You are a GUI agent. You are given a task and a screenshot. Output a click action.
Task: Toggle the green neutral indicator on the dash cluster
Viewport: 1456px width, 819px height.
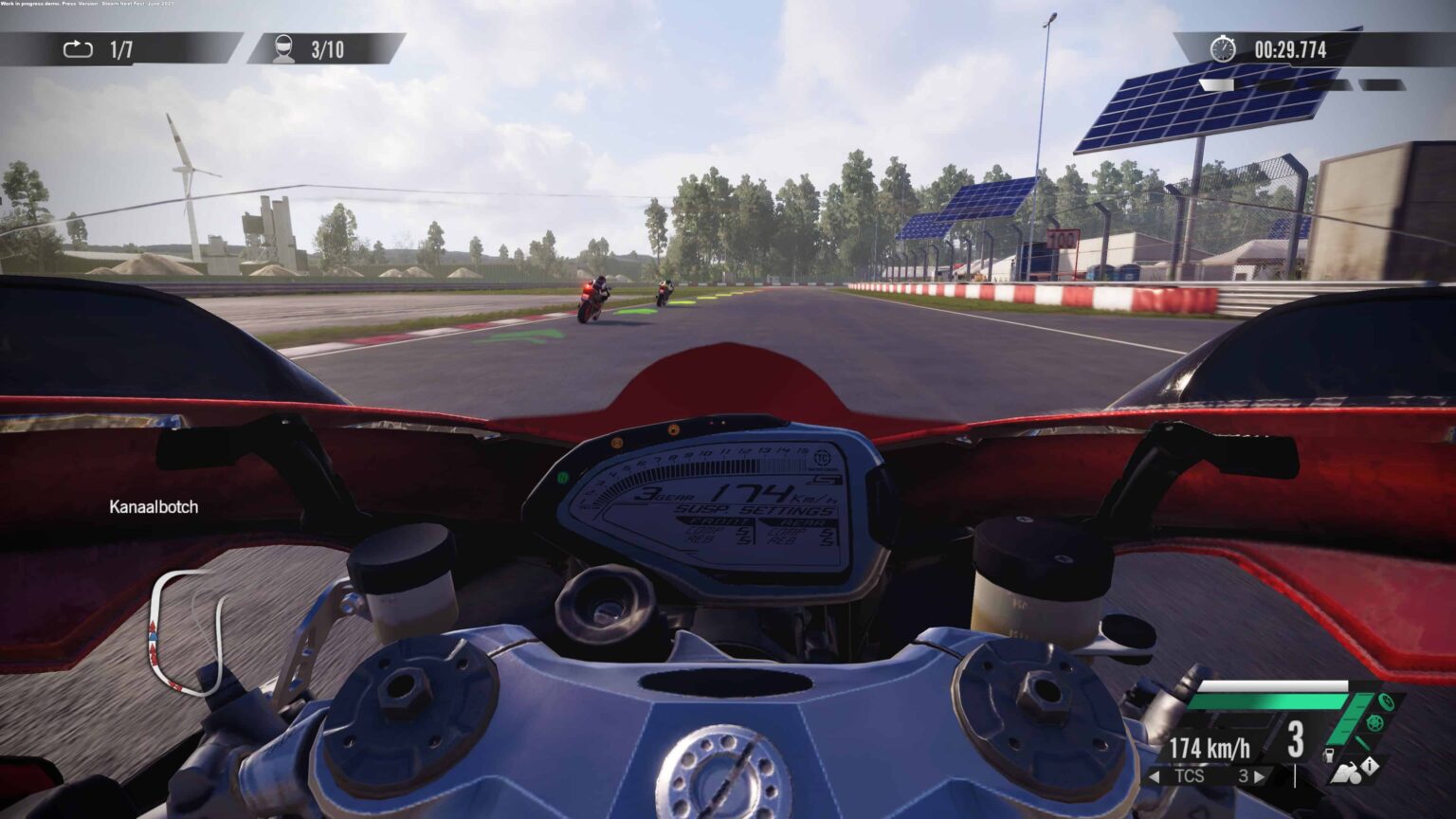[562, 477]
